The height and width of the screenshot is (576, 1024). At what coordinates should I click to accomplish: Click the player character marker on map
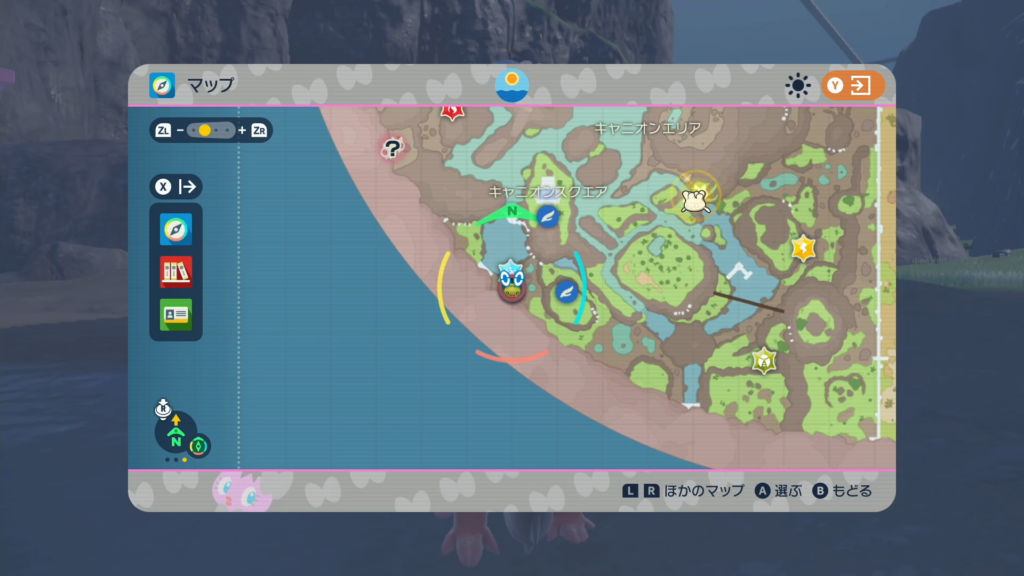pyautogui.click(x=512, y=281)
